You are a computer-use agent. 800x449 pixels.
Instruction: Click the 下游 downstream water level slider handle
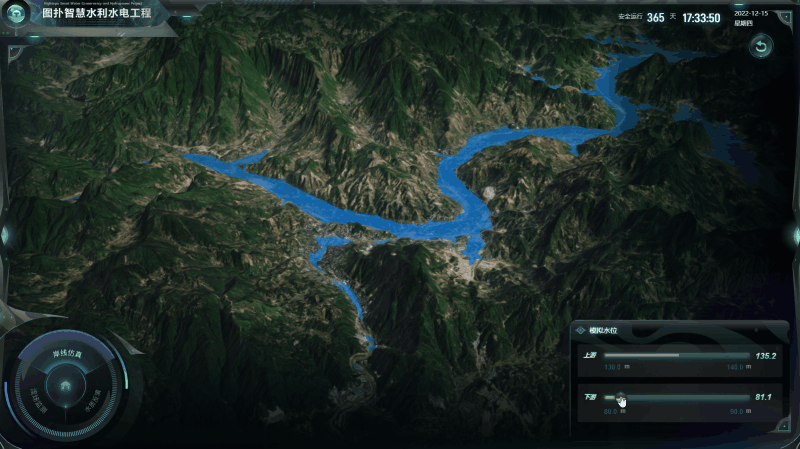tap(620, 397)
